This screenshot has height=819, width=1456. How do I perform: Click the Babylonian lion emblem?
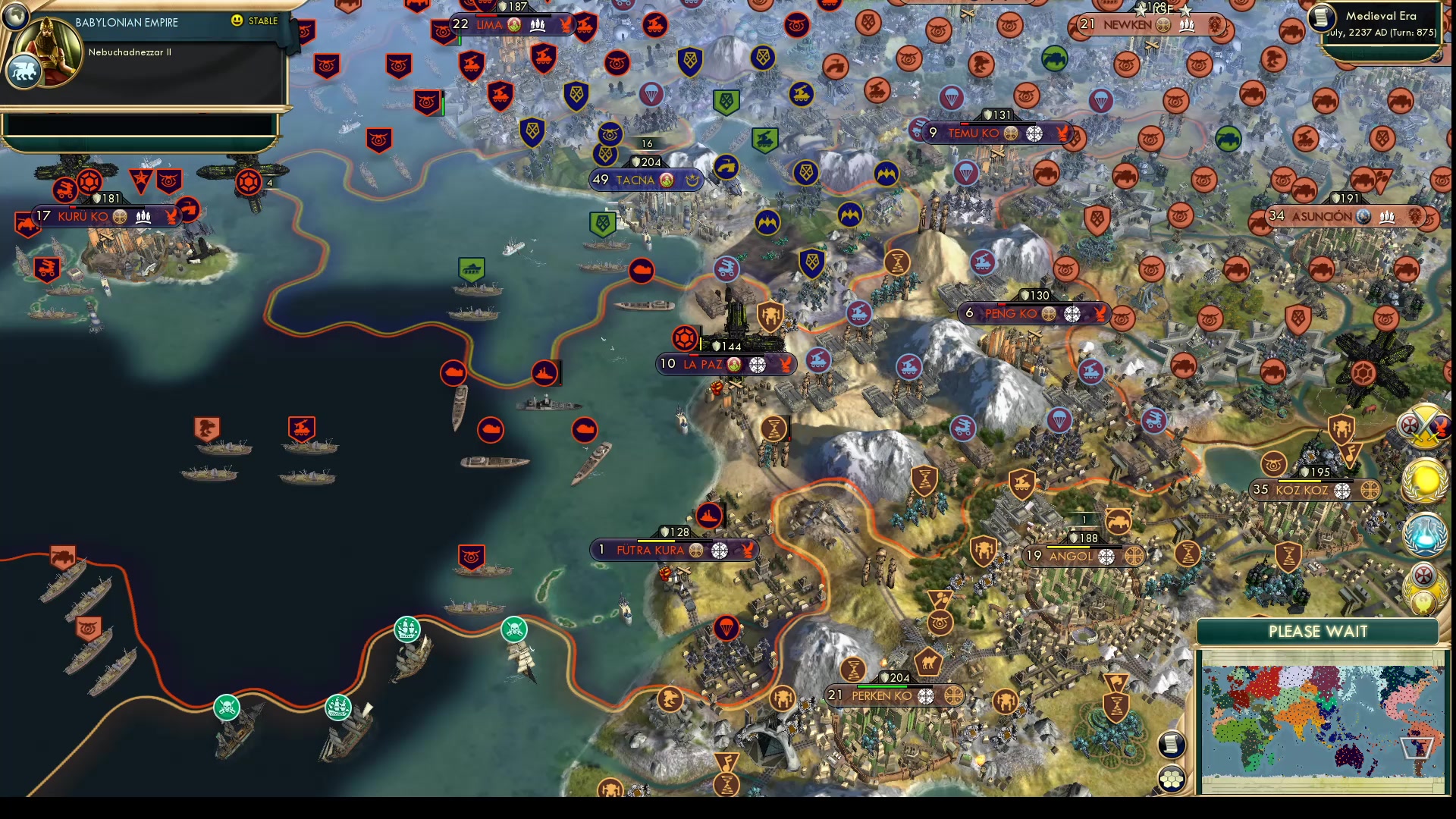[x=24, y=72]
